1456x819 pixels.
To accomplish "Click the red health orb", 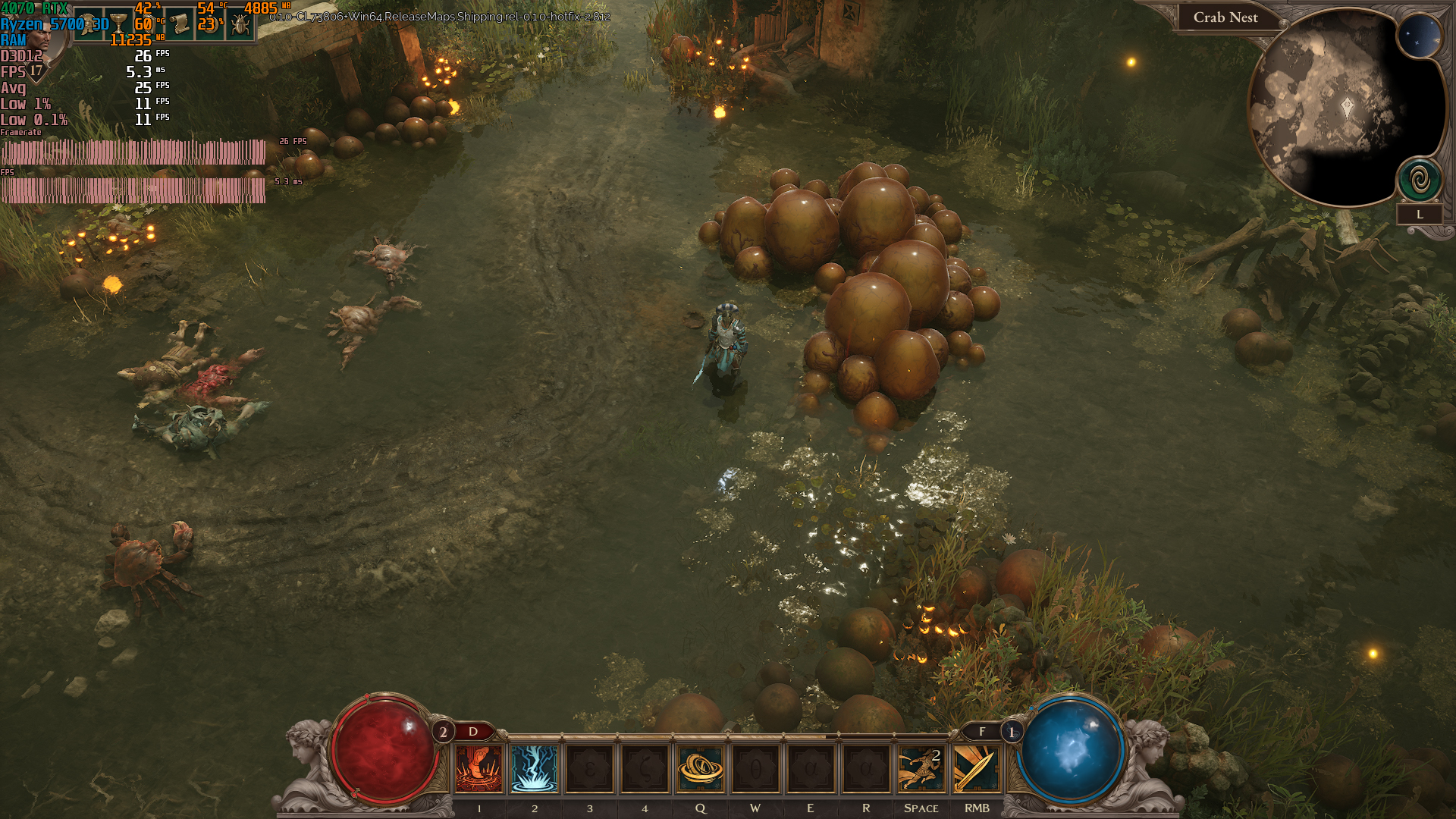I will (x=384, y=748).
